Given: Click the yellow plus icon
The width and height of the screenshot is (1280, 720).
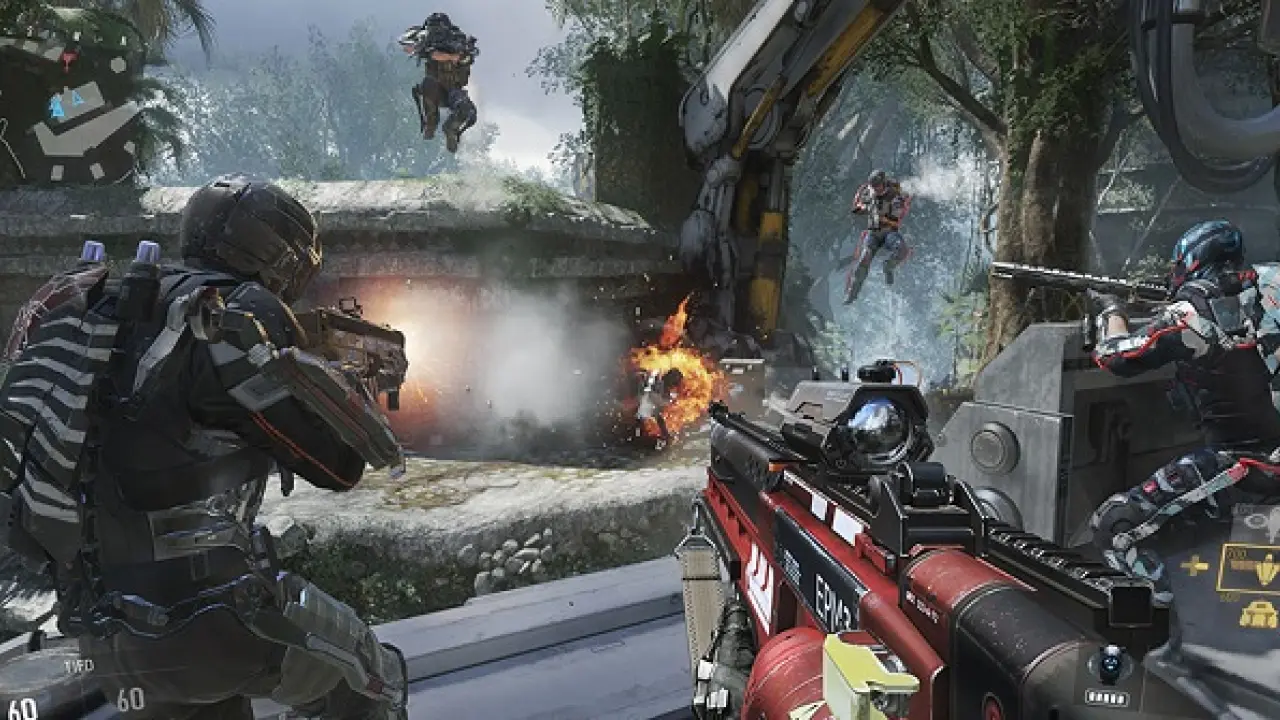Looking at the screenshot, I should (1194, 566).
